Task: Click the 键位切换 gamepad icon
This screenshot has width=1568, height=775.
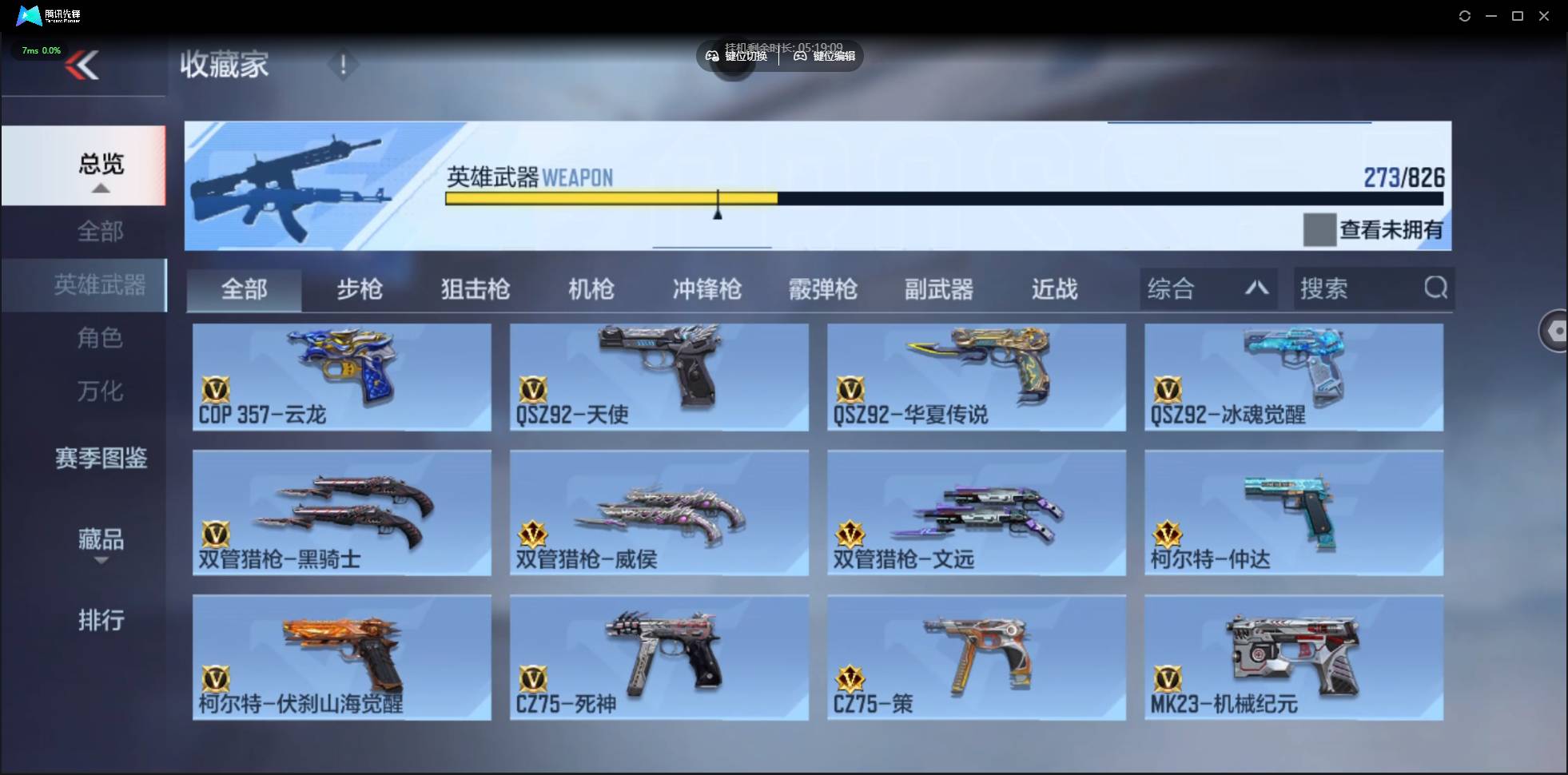Action: tap(711, 56)
